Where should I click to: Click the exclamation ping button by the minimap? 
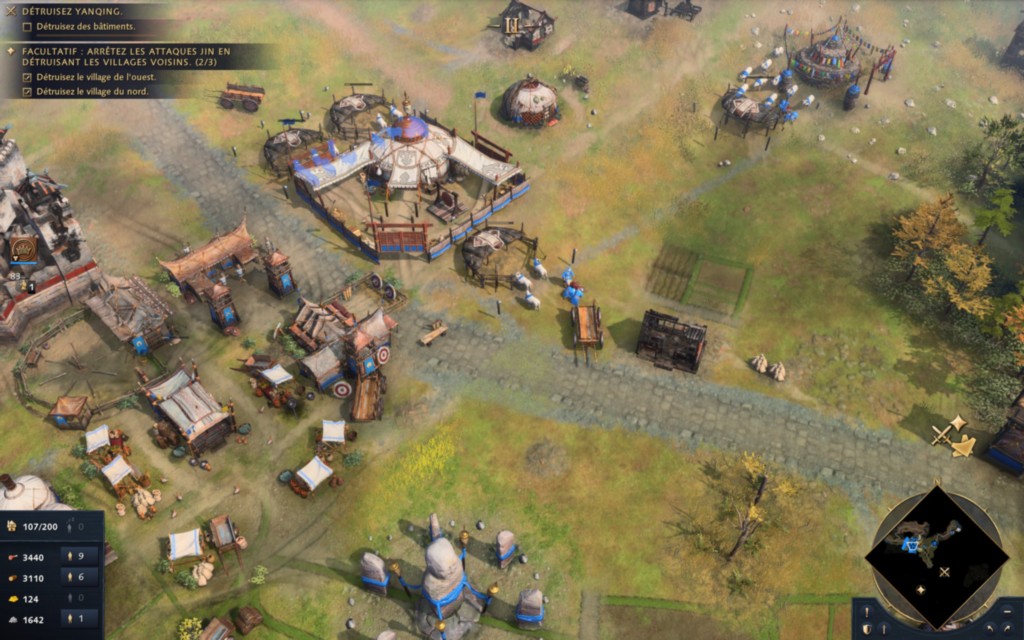click(866, 611)
